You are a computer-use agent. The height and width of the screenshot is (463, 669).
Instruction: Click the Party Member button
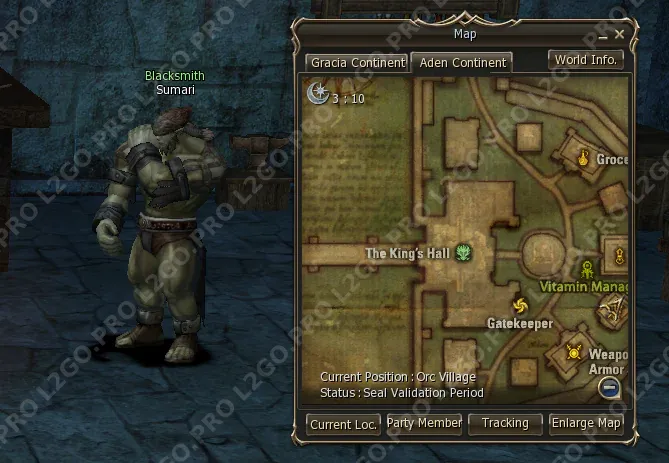click(x=424, y=423)
